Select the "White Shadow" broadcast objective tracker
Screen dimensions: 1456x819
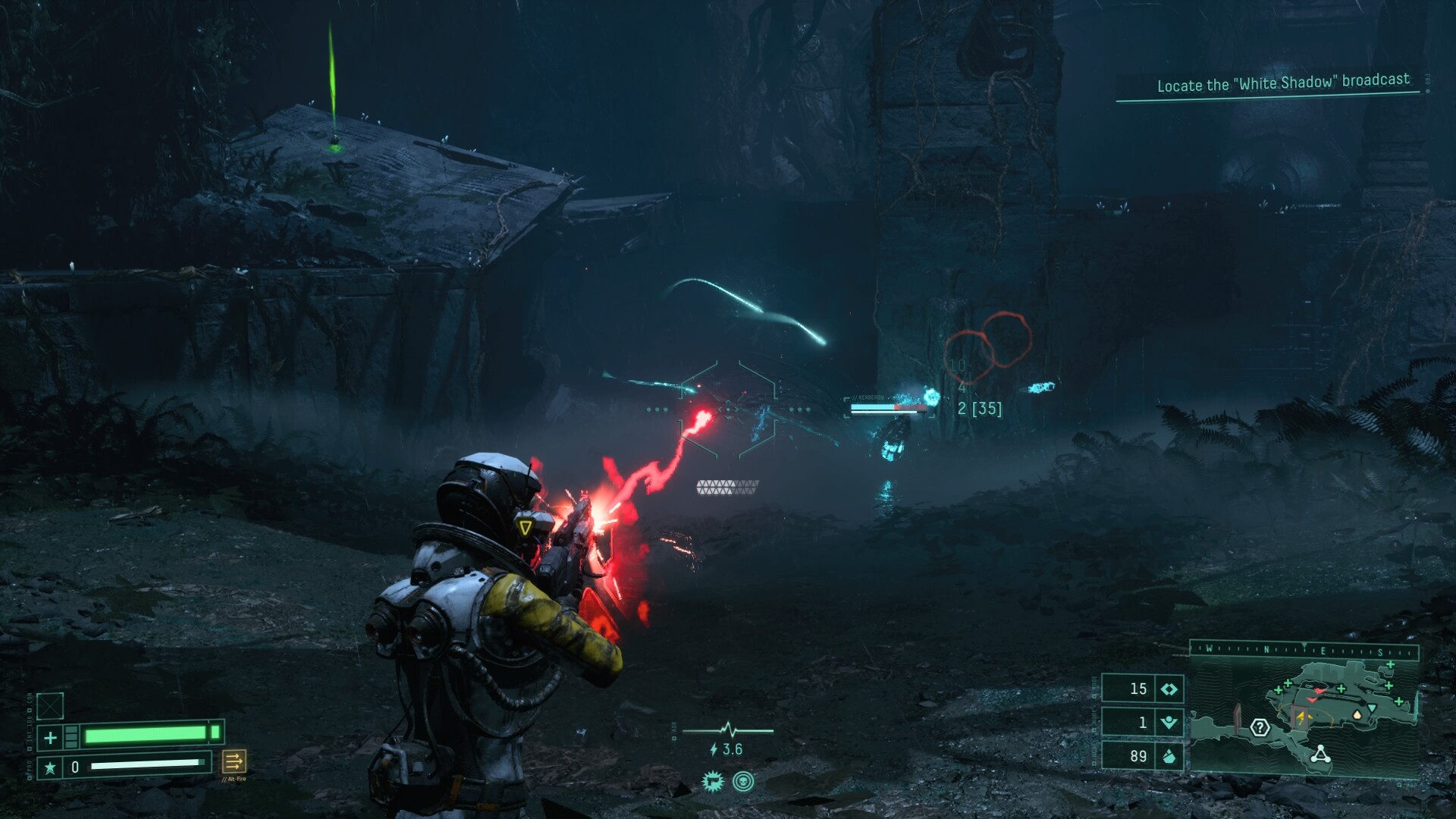click(x=1282, y=83)
